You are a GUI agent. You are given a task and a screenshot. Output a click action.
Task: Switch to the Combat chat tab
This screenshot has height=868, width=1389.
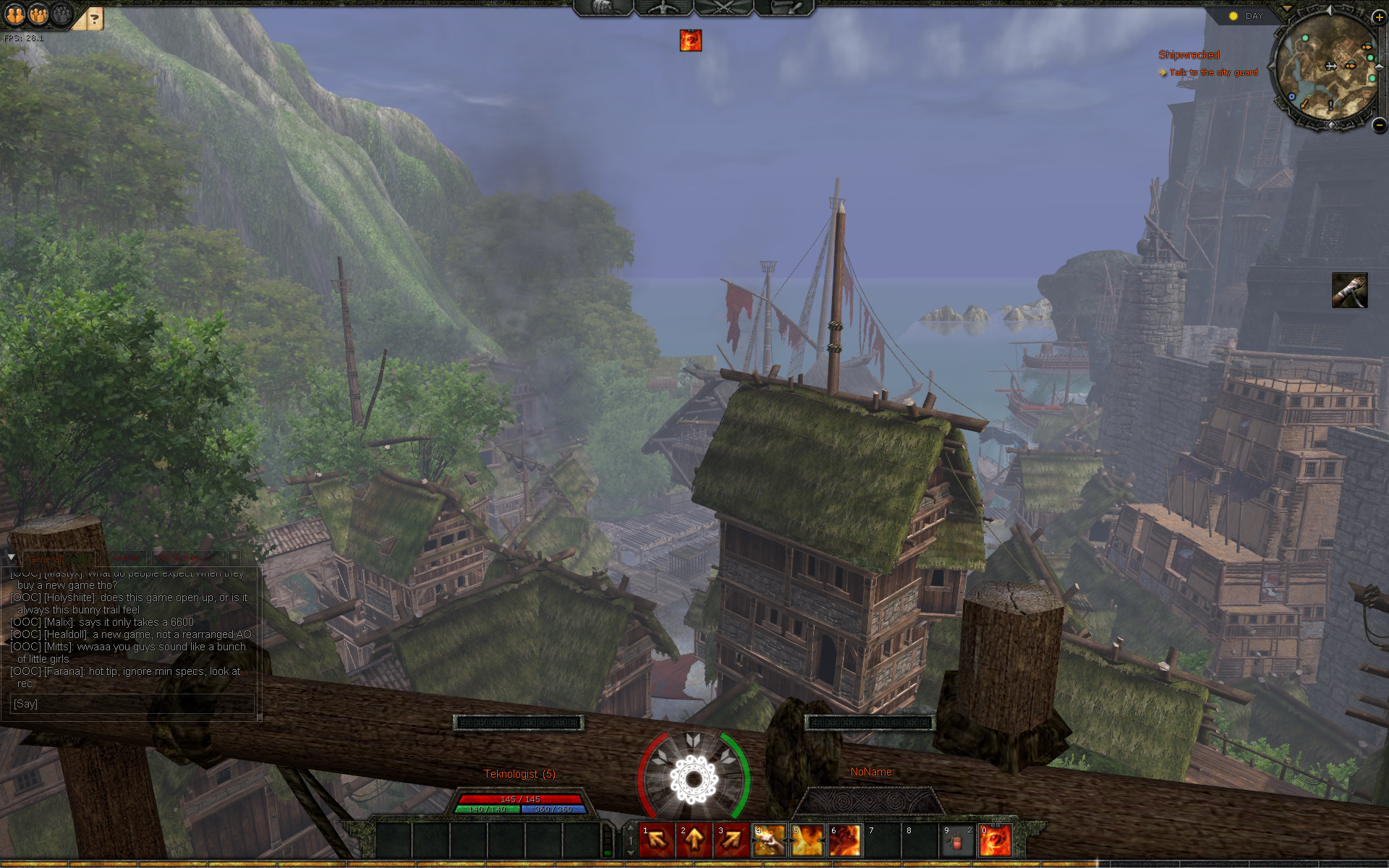click(124, 558)
